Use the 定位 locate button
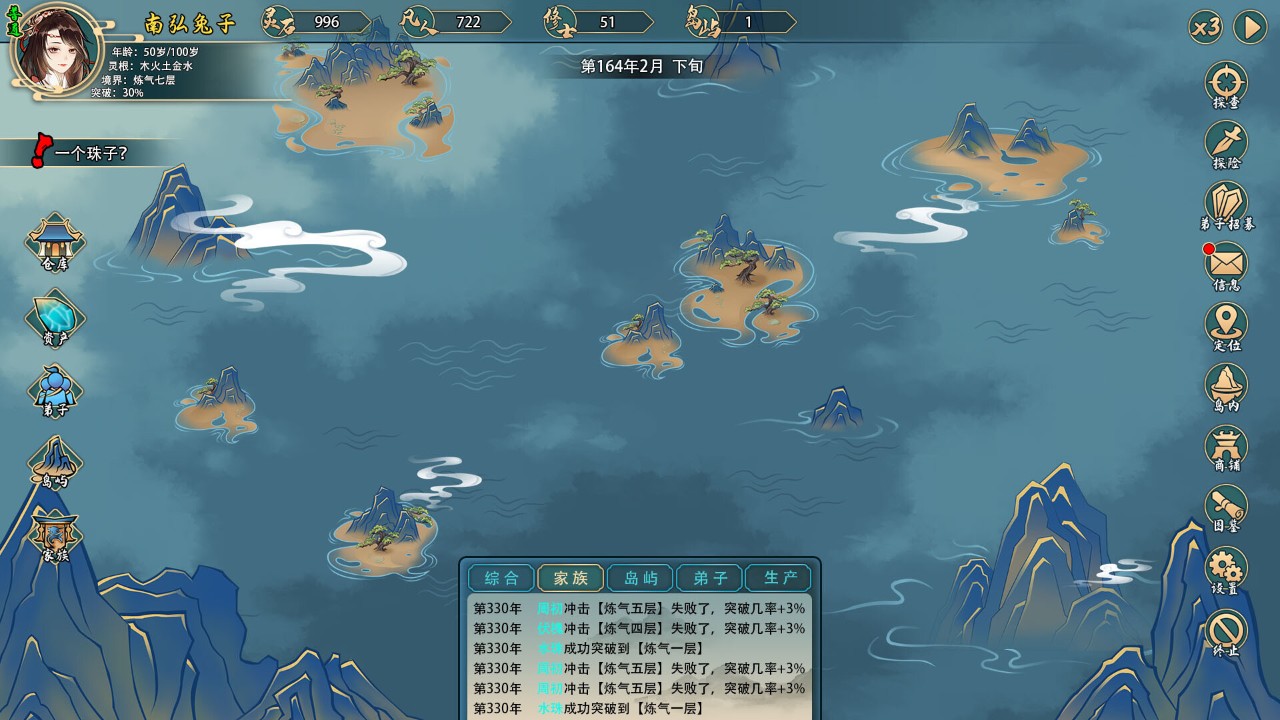 pyautogui.click(x=1226, y=326)
